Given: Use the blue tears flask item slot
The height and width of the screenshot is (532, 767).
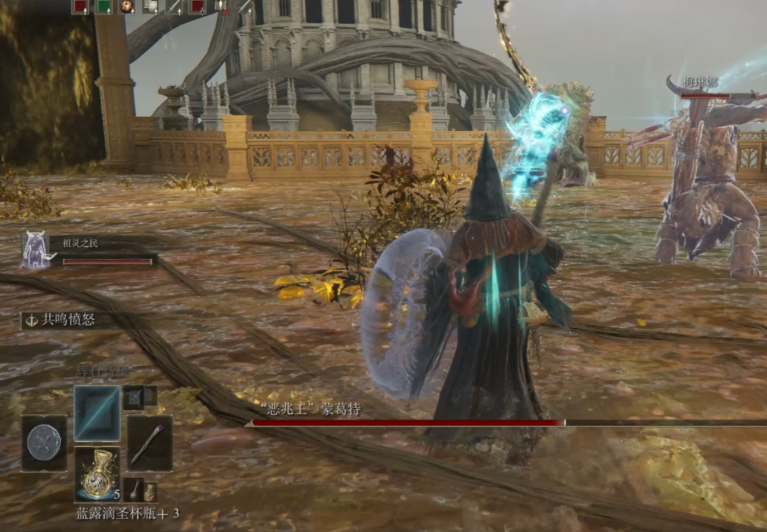Looking at the screenshot, I should [x=97, y=472].
